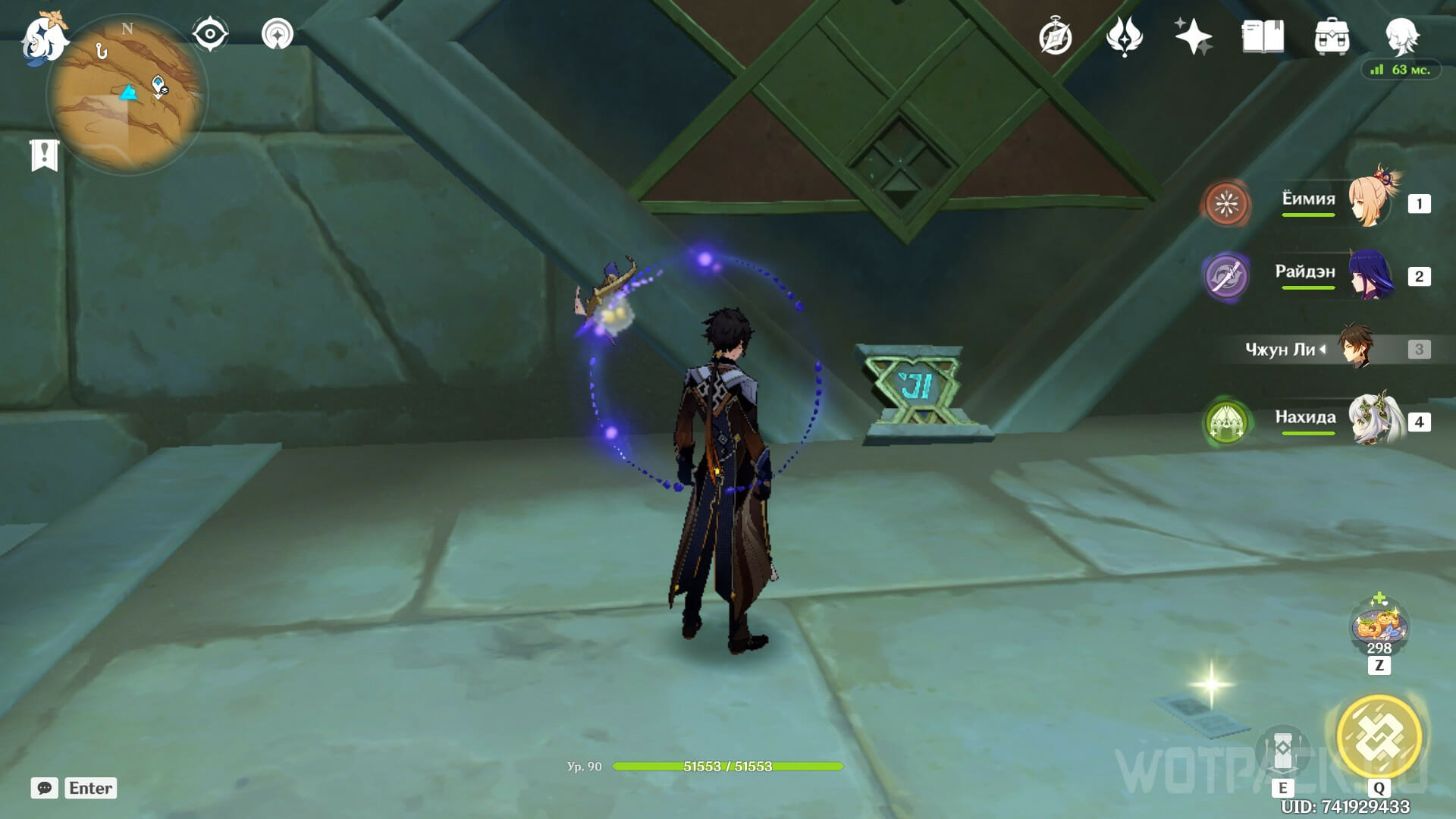
Task: Open the quest list bookmark icon
Action: pos(44,155)
